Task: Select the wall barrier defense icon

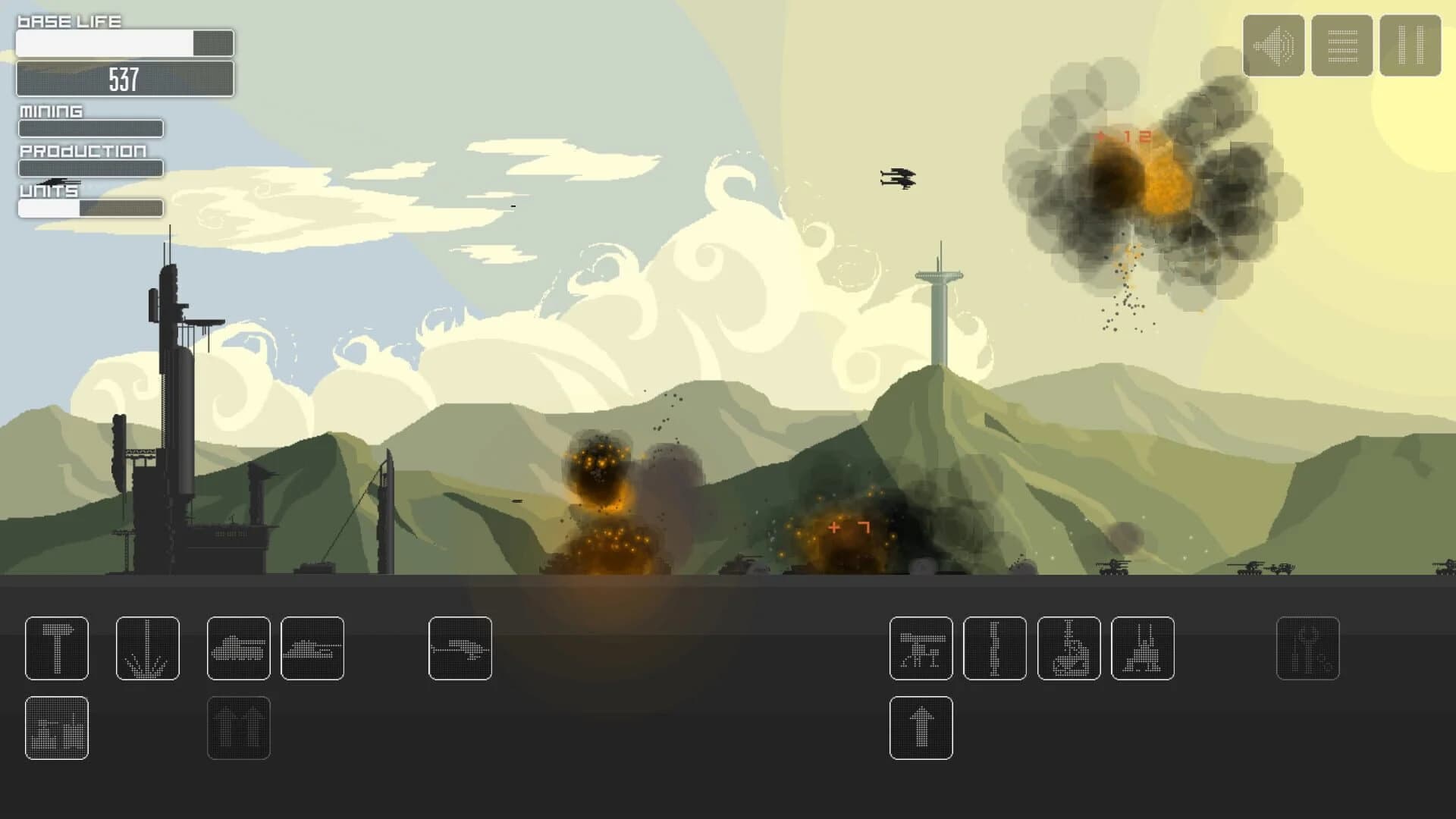Action: 996,650
